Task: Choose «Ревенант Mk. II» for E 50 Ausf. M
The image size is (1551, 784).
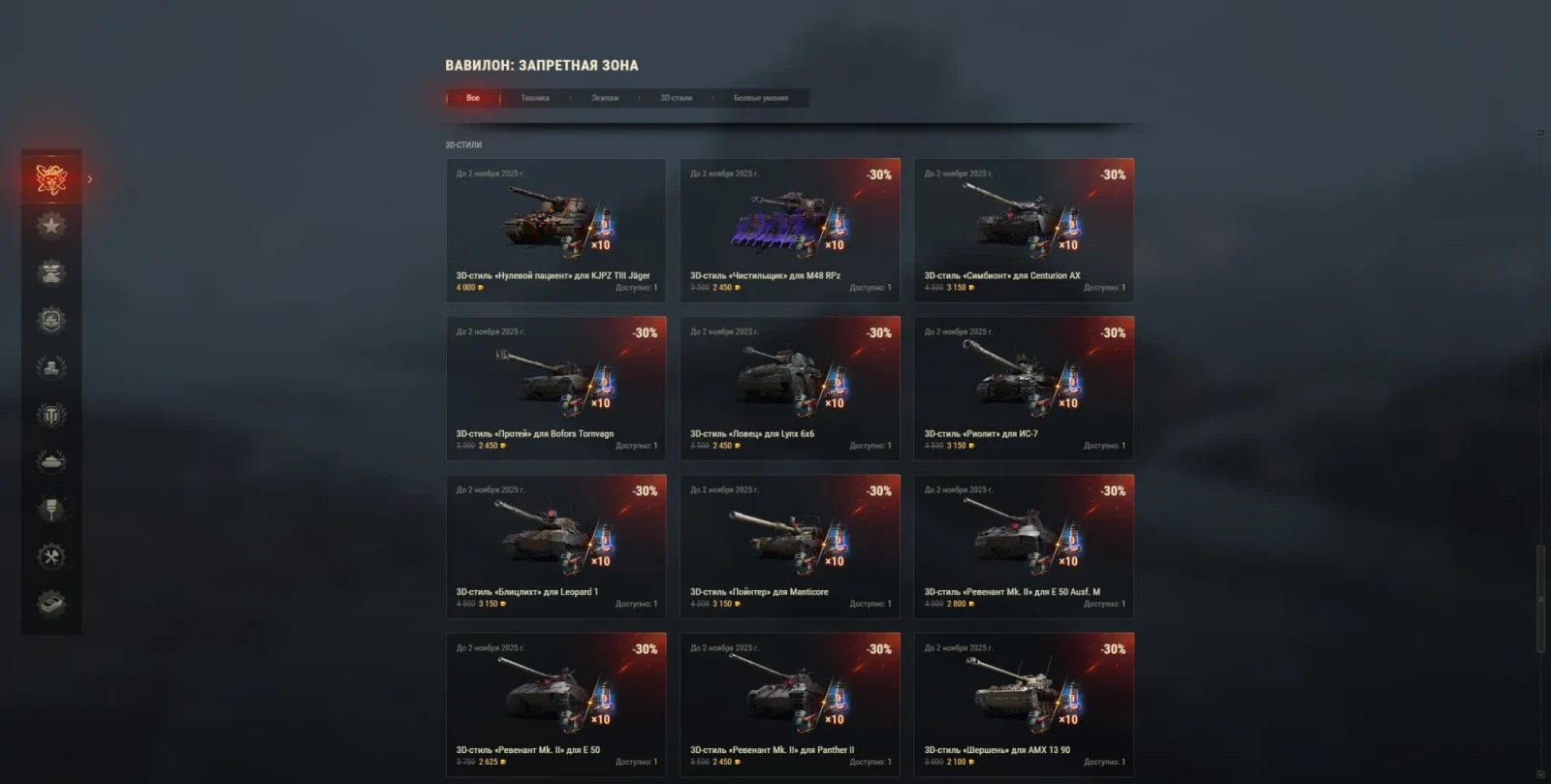Action: [x=1024, y=547]
